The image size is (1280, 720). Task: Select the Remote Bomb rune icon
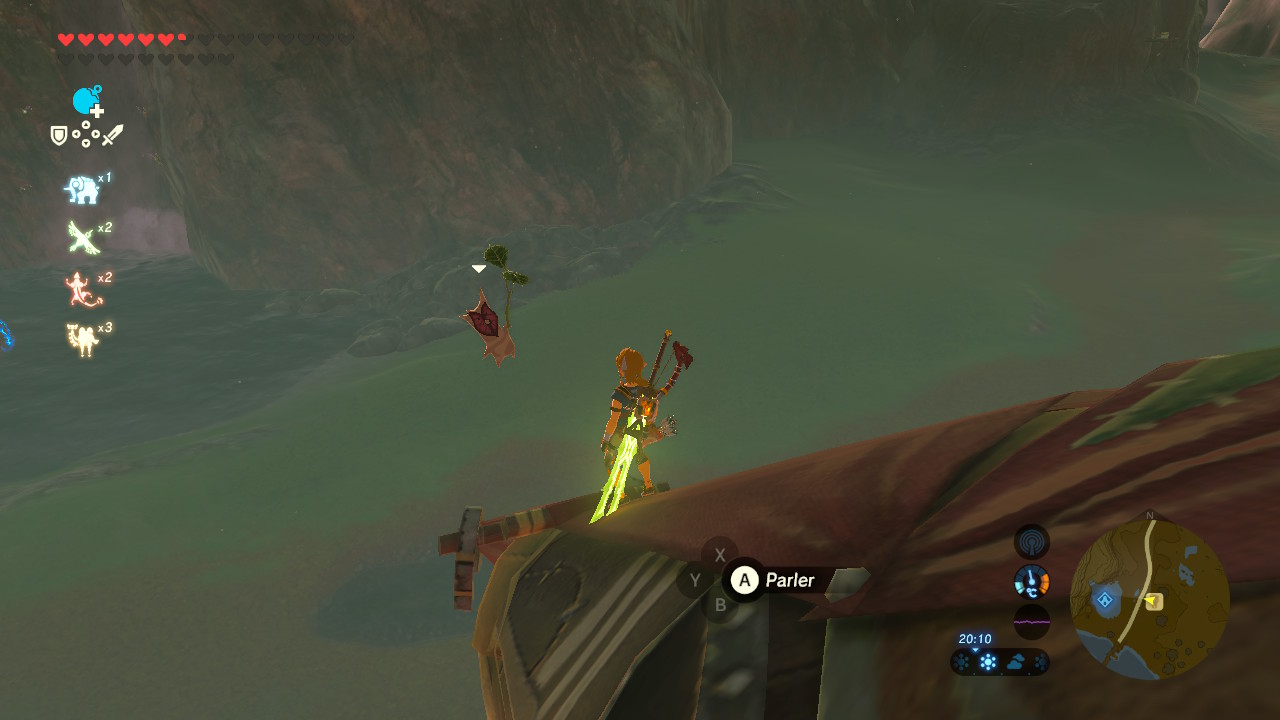87,101
